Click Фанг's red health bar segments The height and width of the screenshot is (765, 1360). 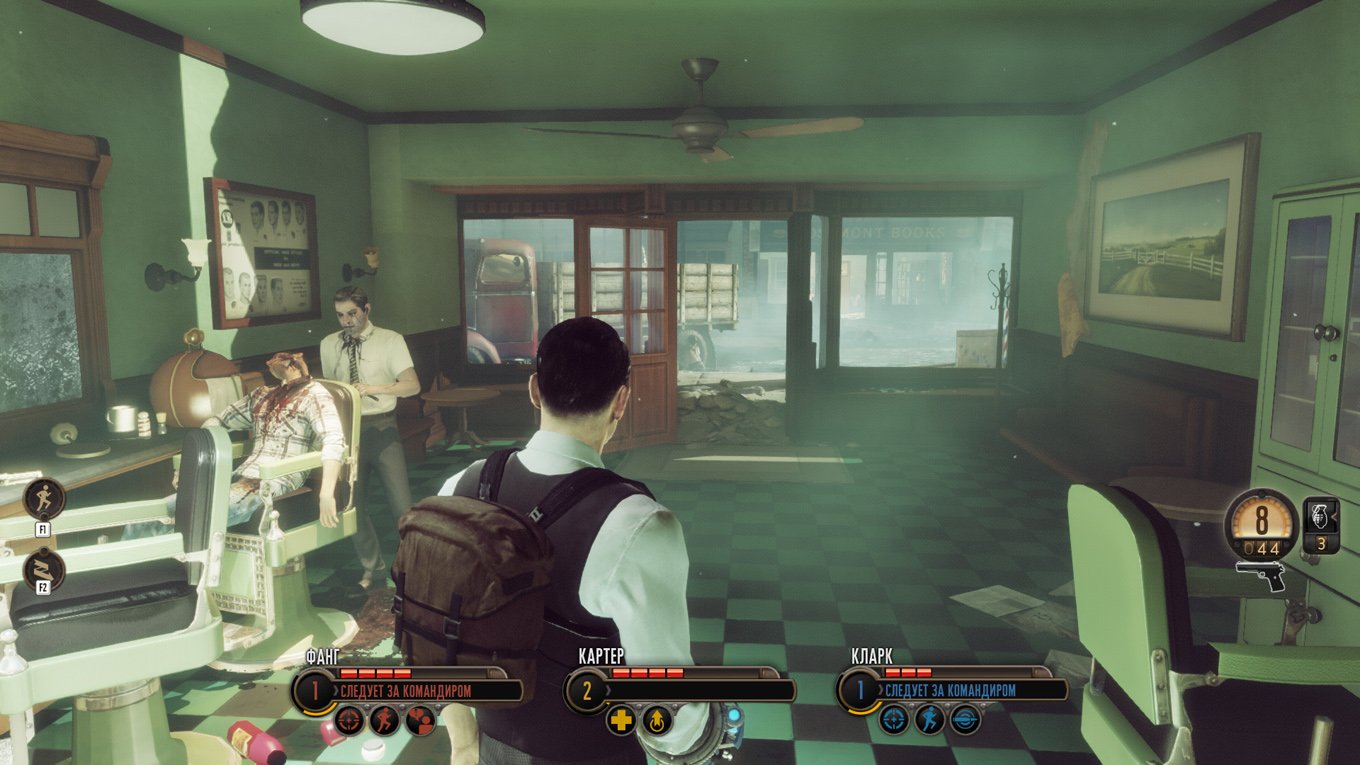pos(375,672)
